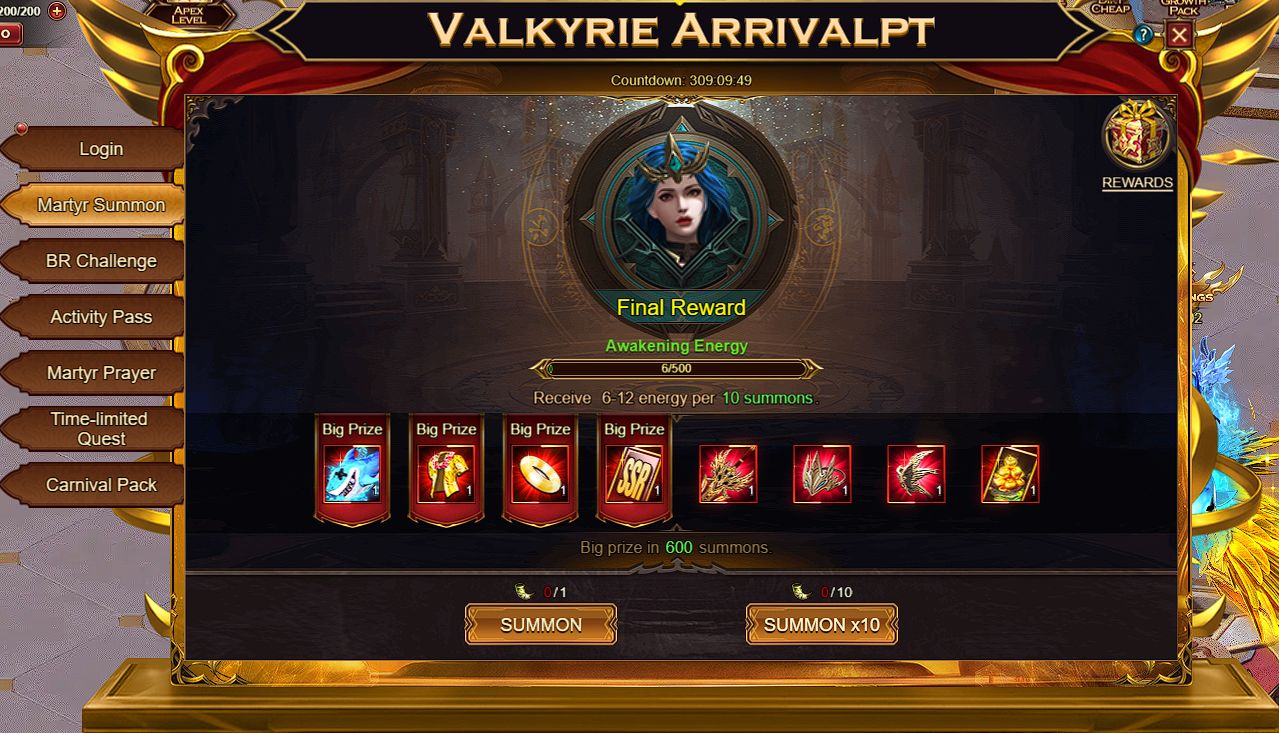Open the Martyr Prayer tab
This screenshot has height=733, width=1279.
[100, 373]
